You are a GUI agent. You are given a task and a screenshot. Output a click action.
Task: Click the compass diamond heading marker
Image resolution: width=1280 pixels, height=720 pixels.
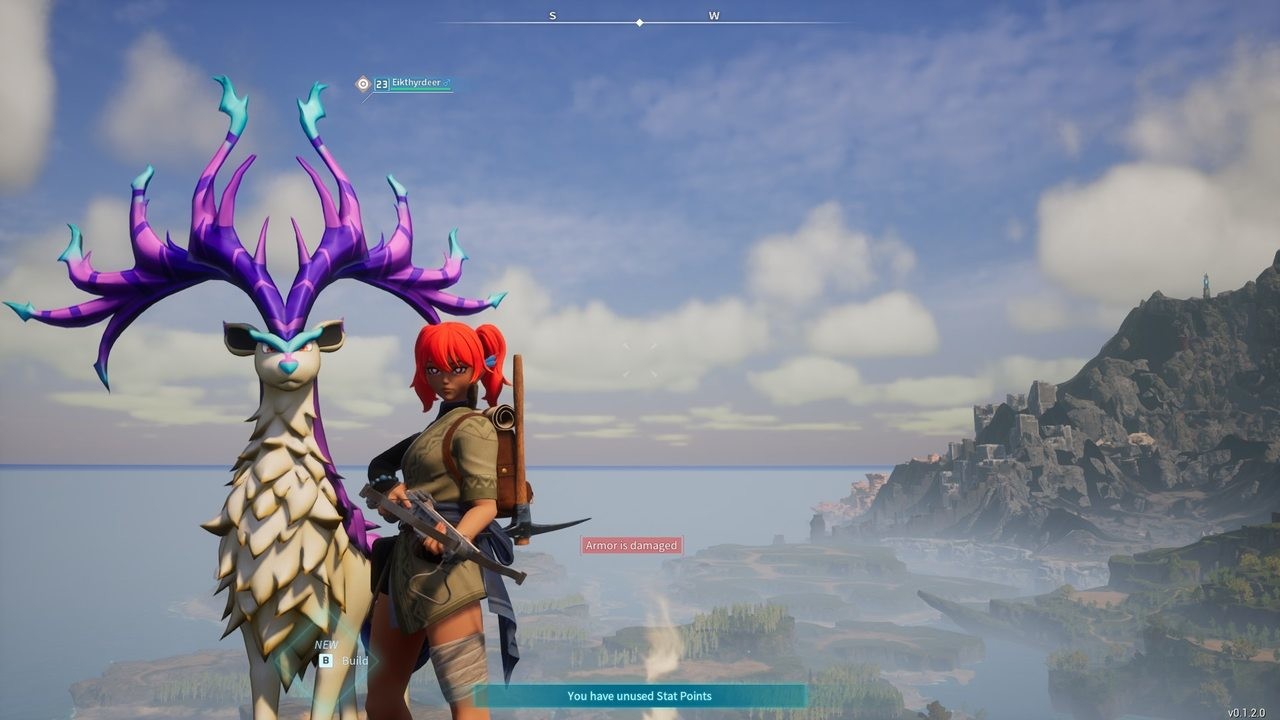[x=639, y=22]
